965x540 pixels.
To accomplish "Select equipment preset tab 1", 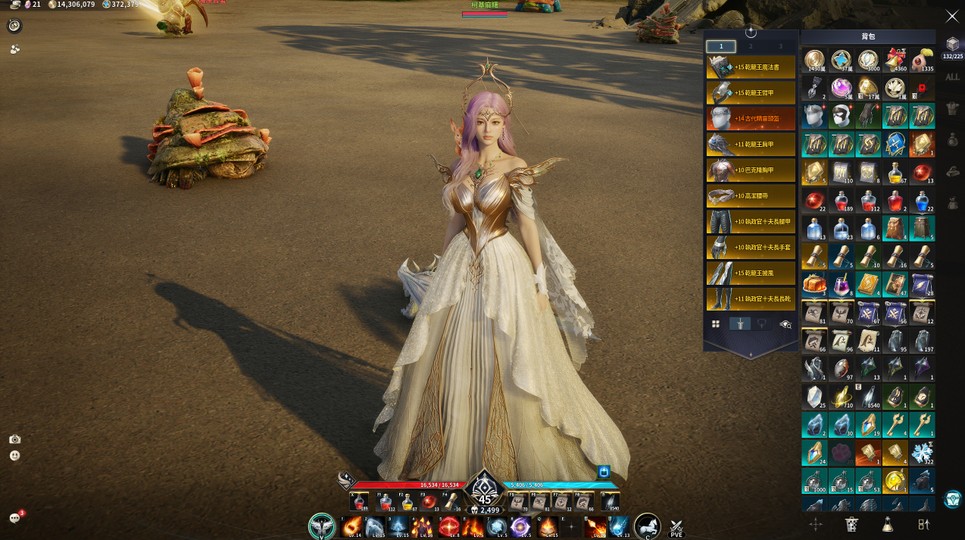I will (x=721, y=46).
